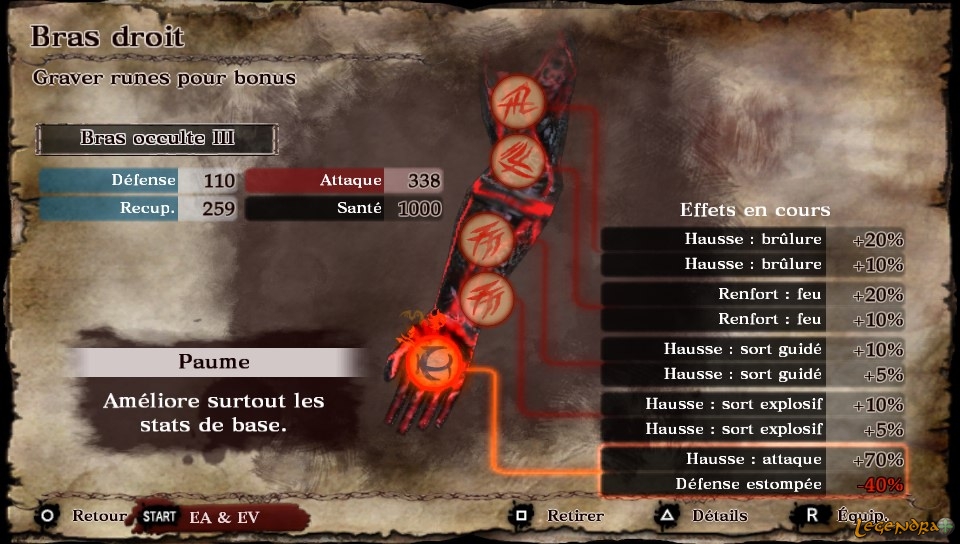Screen dimensions: 960x544
Task: Choose the Hausse : sort explosif +10% row
Action: point(752,404)
